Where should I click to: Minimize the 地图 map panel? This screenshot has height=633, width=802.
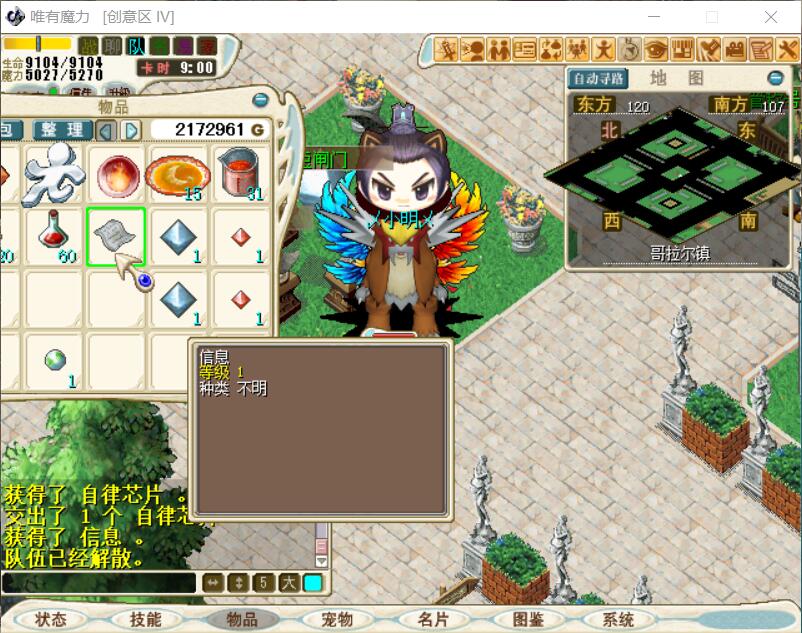776,78
